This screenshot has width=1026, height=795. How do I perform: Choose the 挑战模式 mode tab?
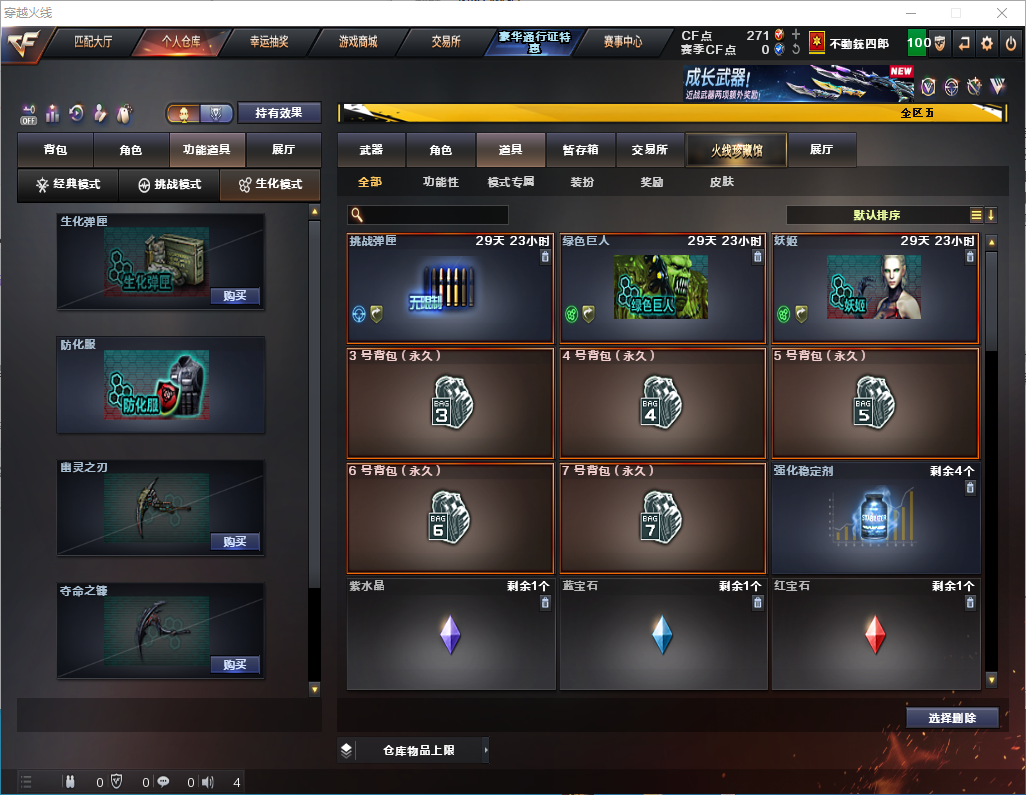point(170,185)
